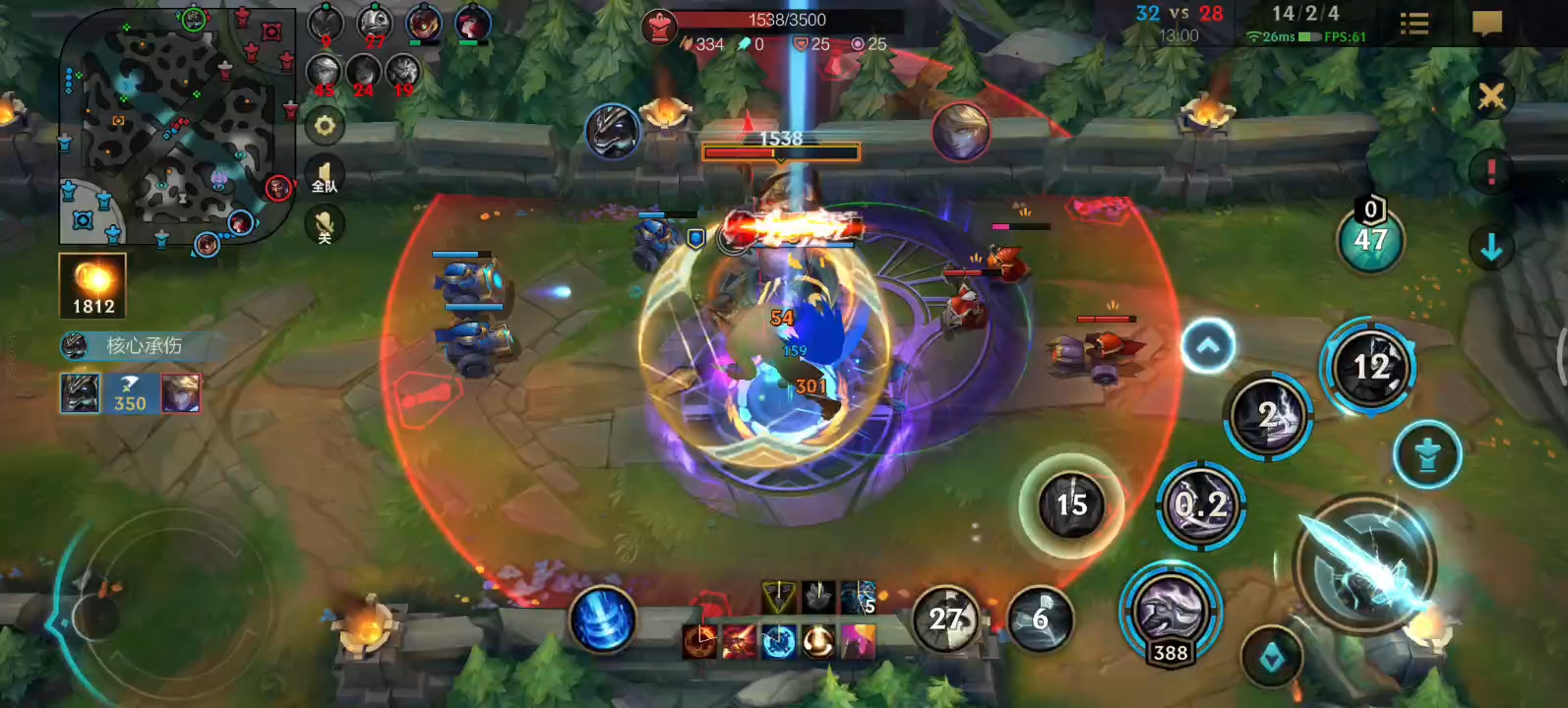The image size is (1568, 708).
Task: Select the blue down-arrow ping button
Action: pos(1490,248)
